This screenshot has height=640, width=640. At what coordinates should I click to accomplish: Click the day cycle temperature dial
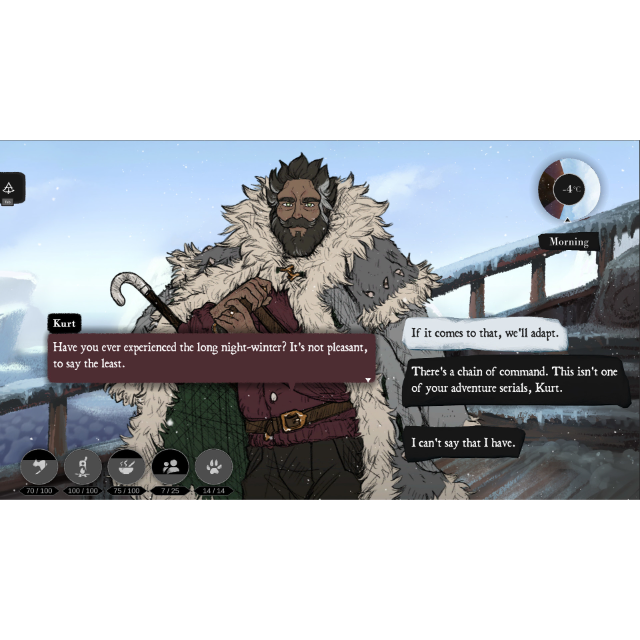(x=569, y=188)
